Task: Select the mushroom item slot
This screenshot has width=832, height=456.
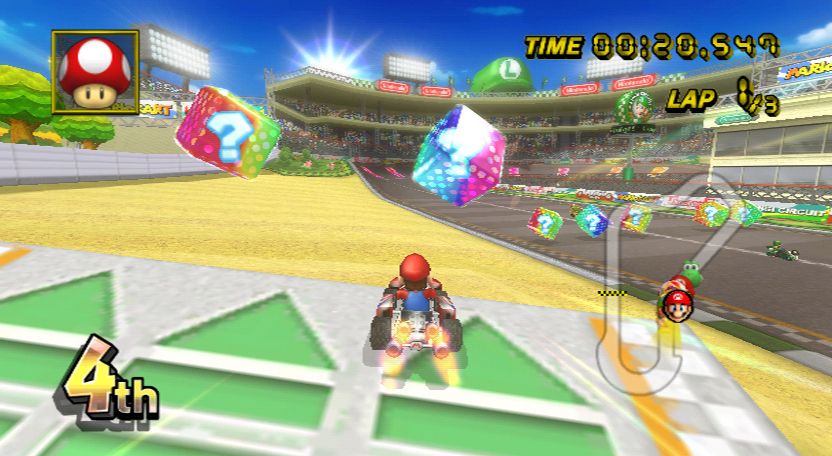Action: click(x=95, y=73)
